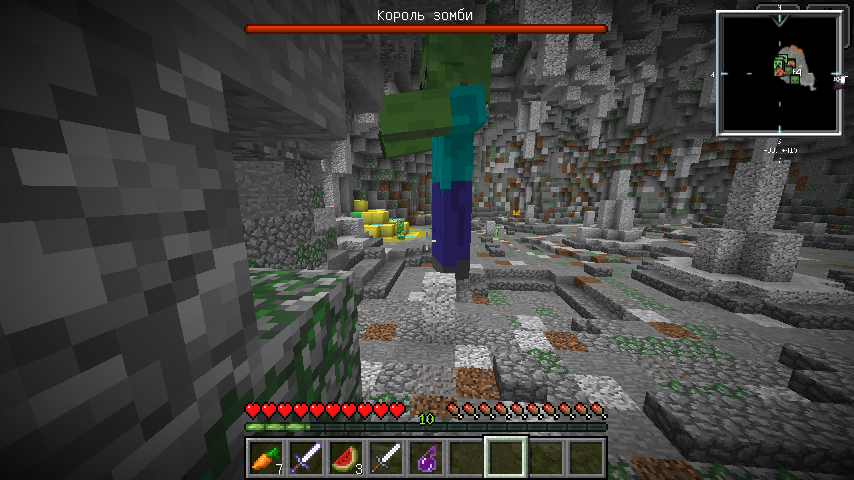Click the minimap in the corner
The height and width of the screenshot is (480, 854).
tap(778, 74)
